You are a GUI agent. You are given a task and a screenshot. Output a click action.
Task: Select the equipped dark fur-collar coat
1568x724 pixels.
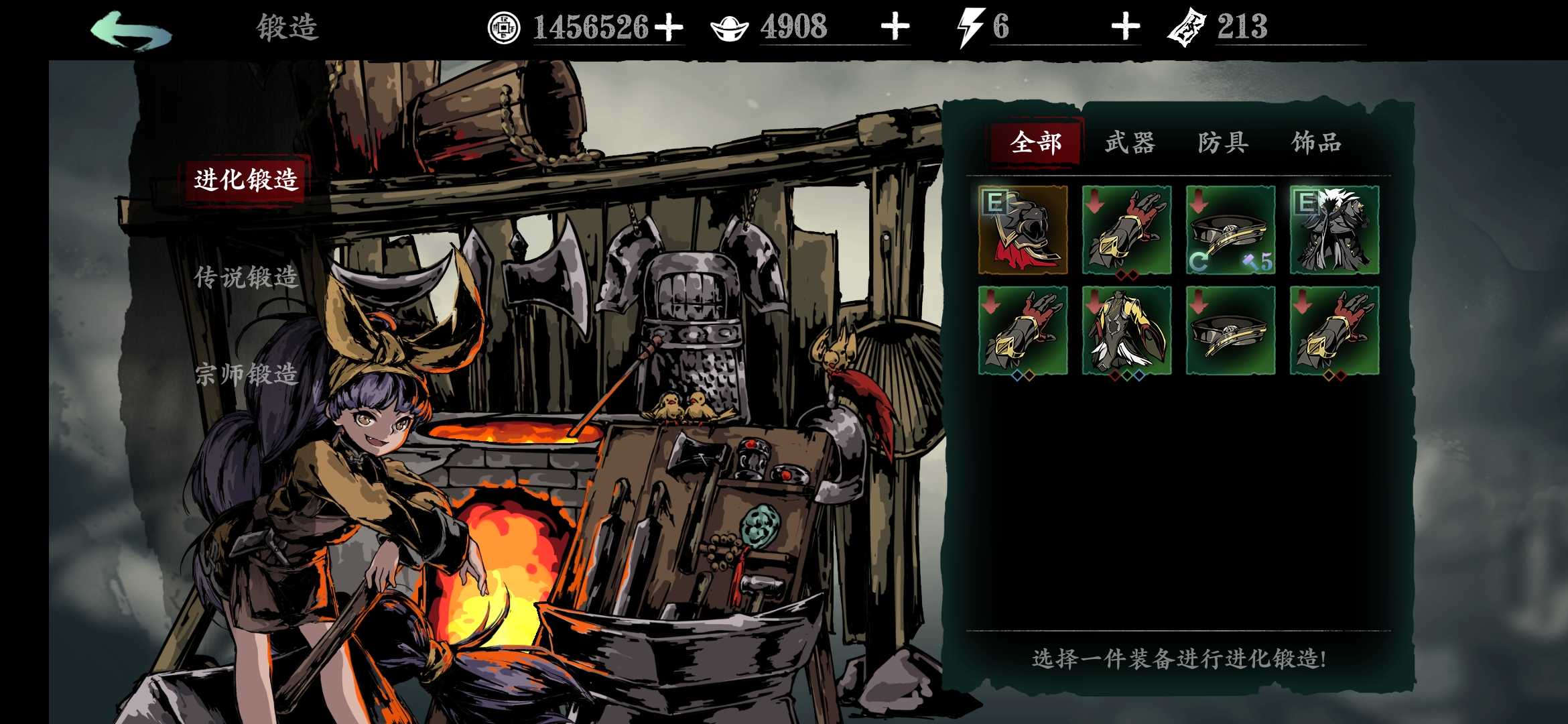click(x=1334, y=230)
